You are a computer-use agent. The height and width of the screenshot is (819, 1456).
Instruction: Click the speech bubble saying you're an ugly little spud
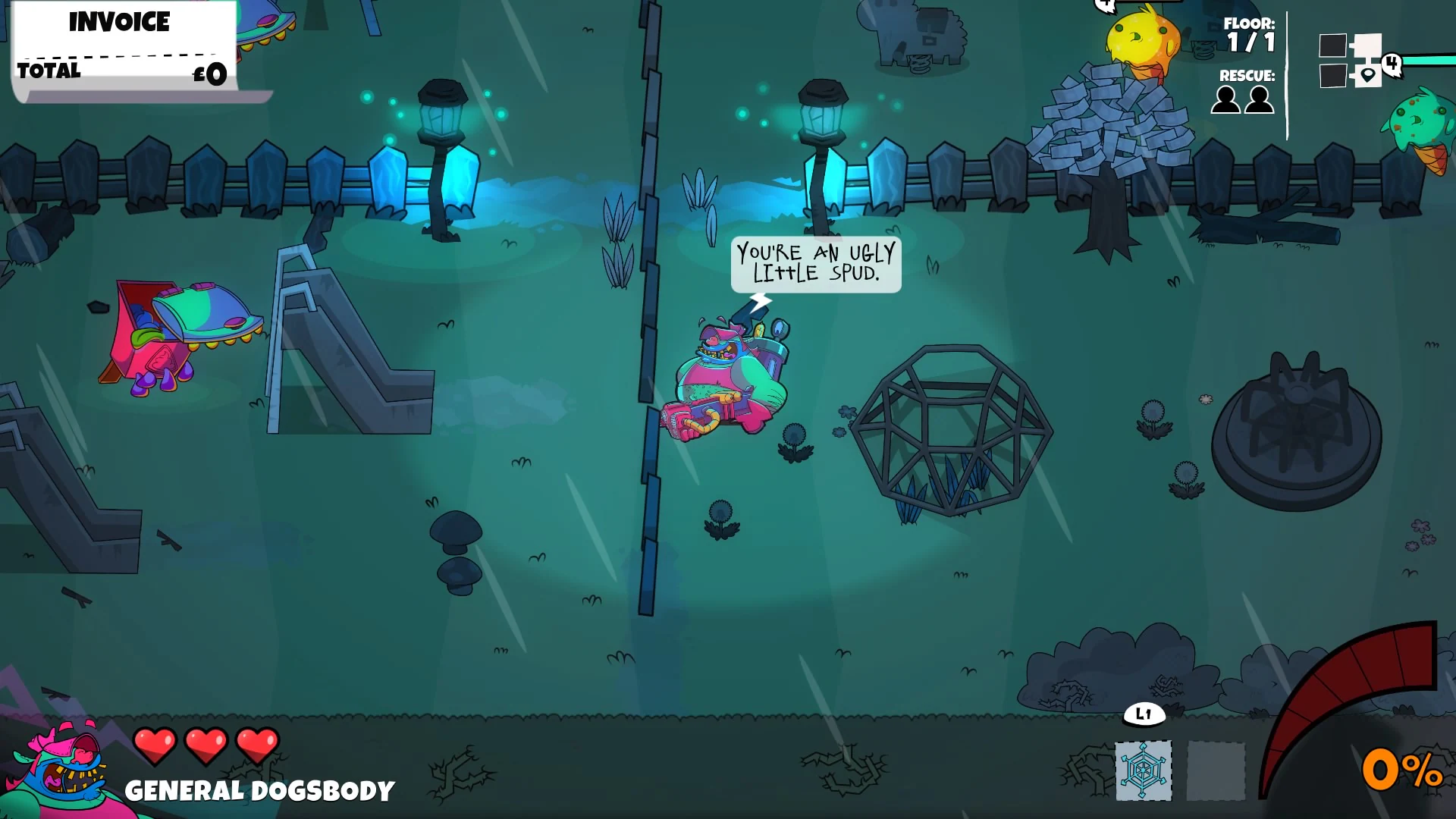pyautogui.click(x=815, y=265)
